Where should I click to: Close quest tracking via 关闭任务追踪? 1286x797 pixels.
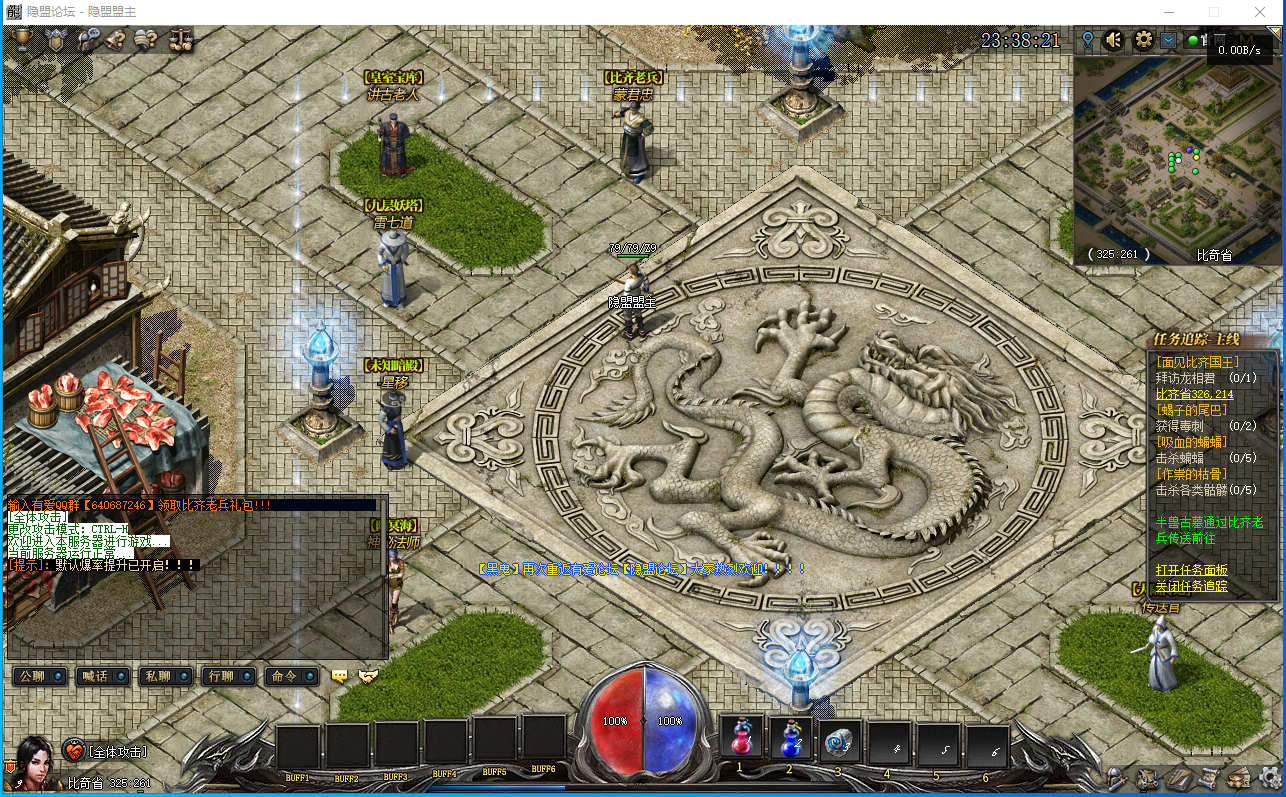point(1191,586)
